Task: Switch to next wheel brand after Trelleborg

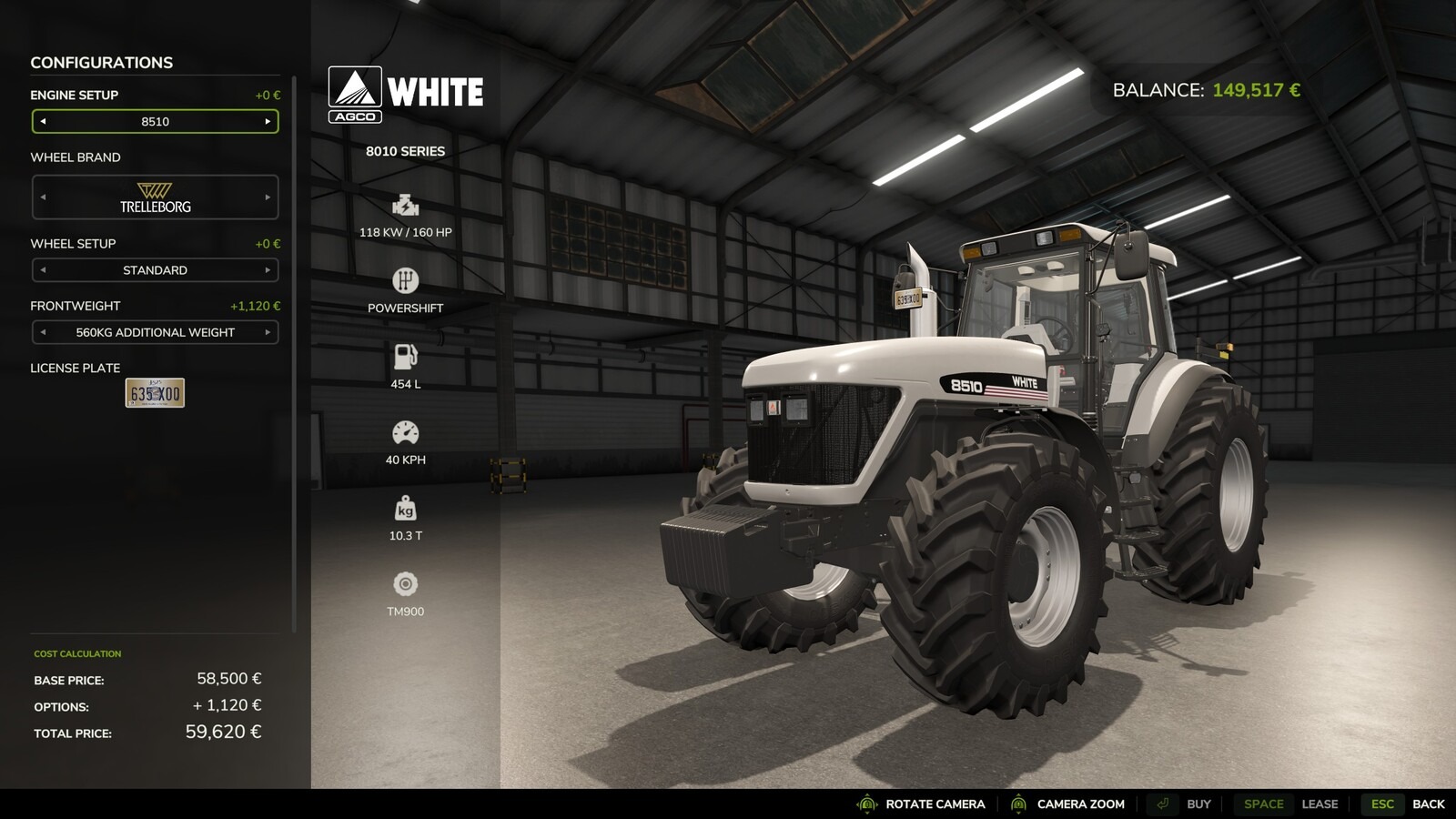Action: [x=268, y=197]
